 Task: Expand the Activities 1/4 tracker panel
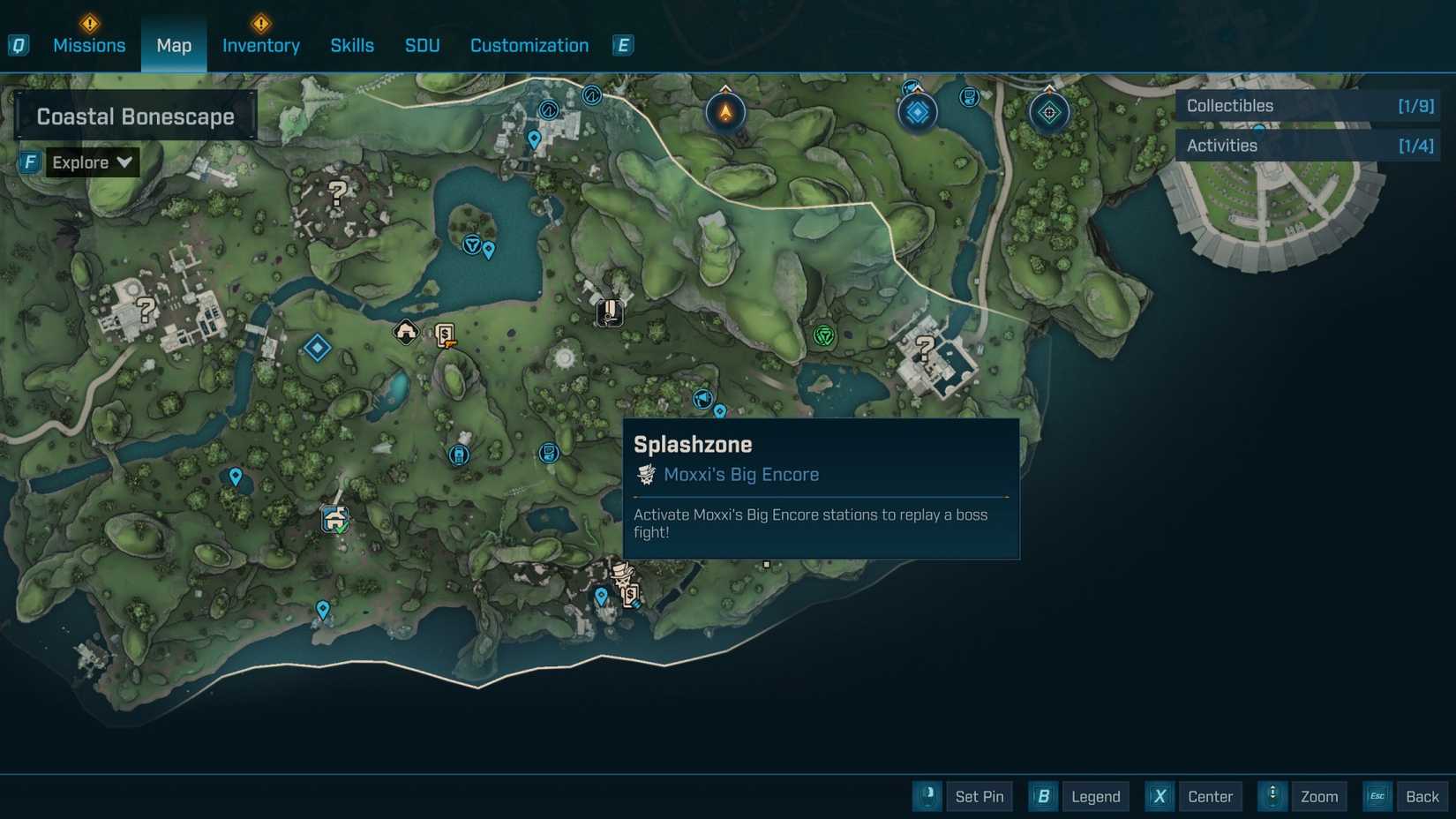click(x=1308, y=146)
